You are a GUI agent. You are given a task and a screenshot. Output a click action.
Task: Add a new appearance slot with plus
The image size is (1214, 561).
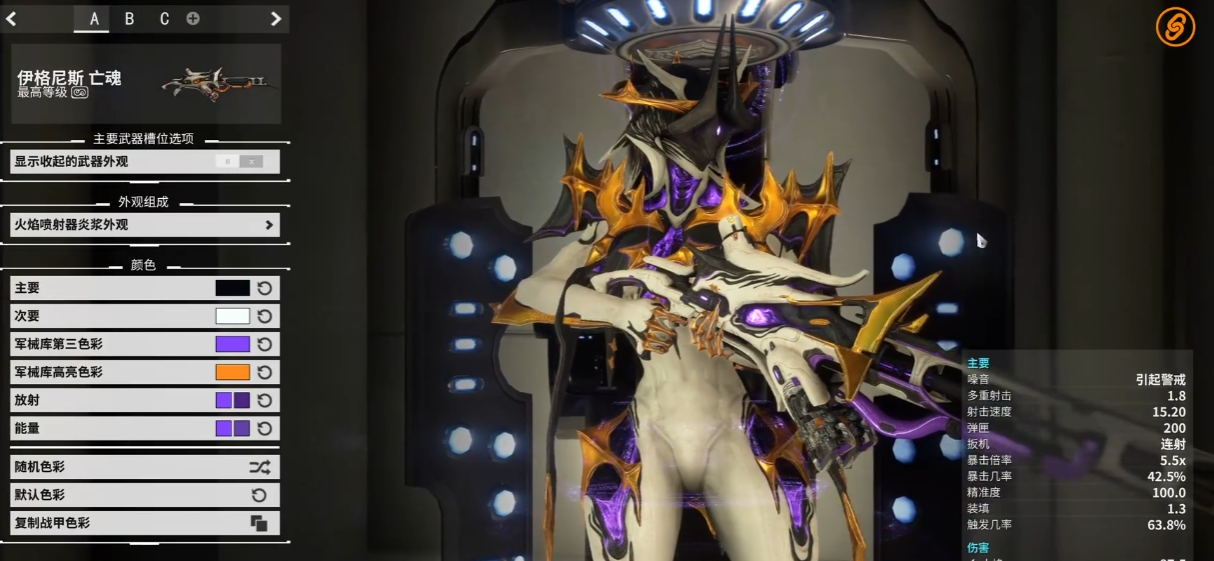tap(193, 18)
